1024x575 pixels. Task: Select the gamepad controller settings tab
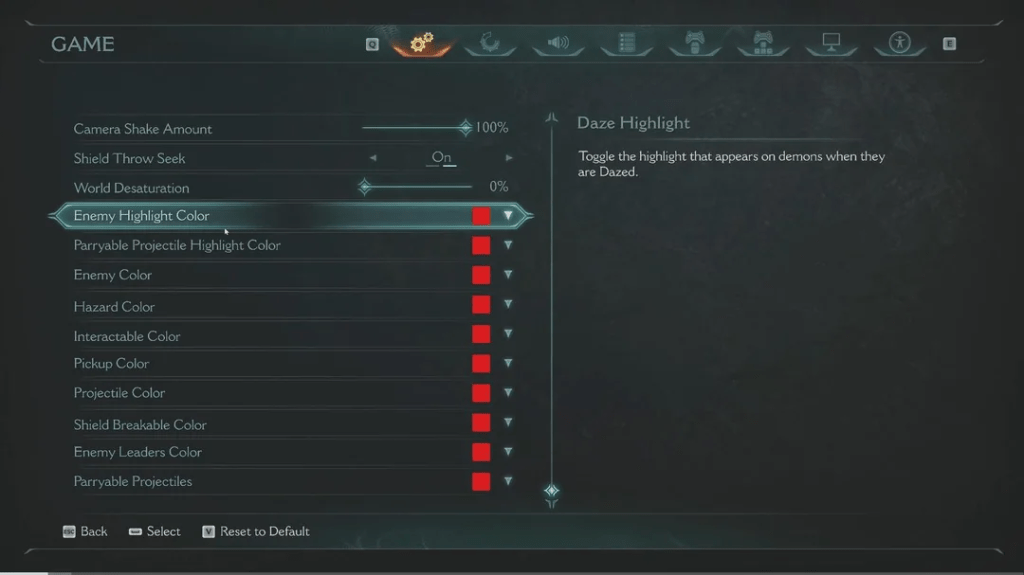pos(694,43)
